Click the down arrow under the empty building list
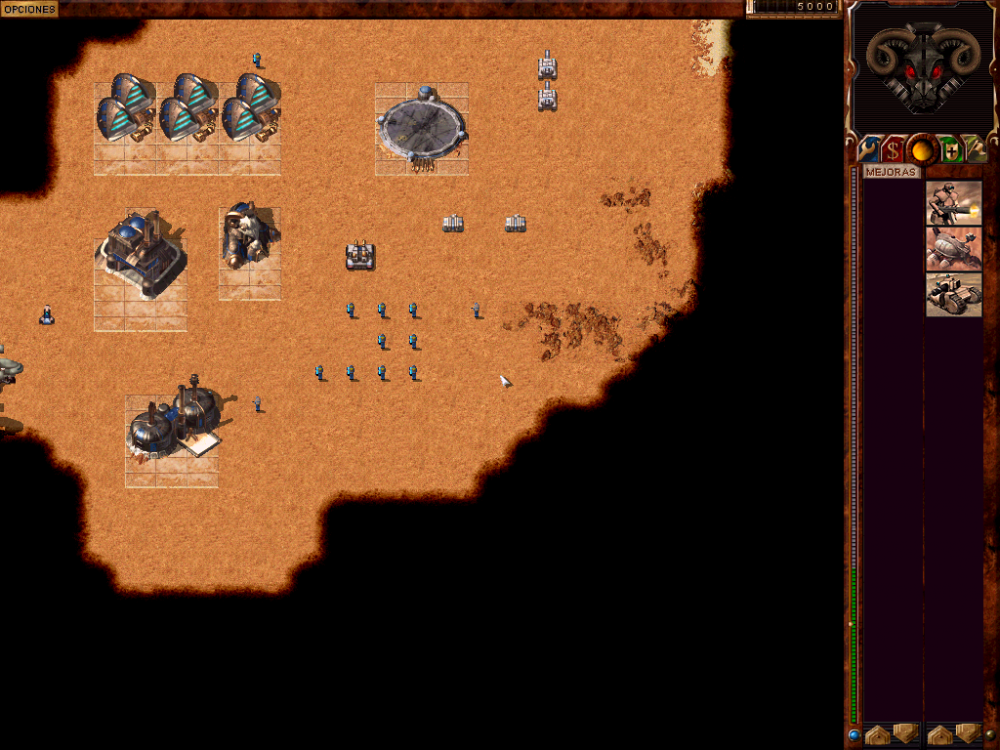1000x750 pixels. (x=905, y=734)
